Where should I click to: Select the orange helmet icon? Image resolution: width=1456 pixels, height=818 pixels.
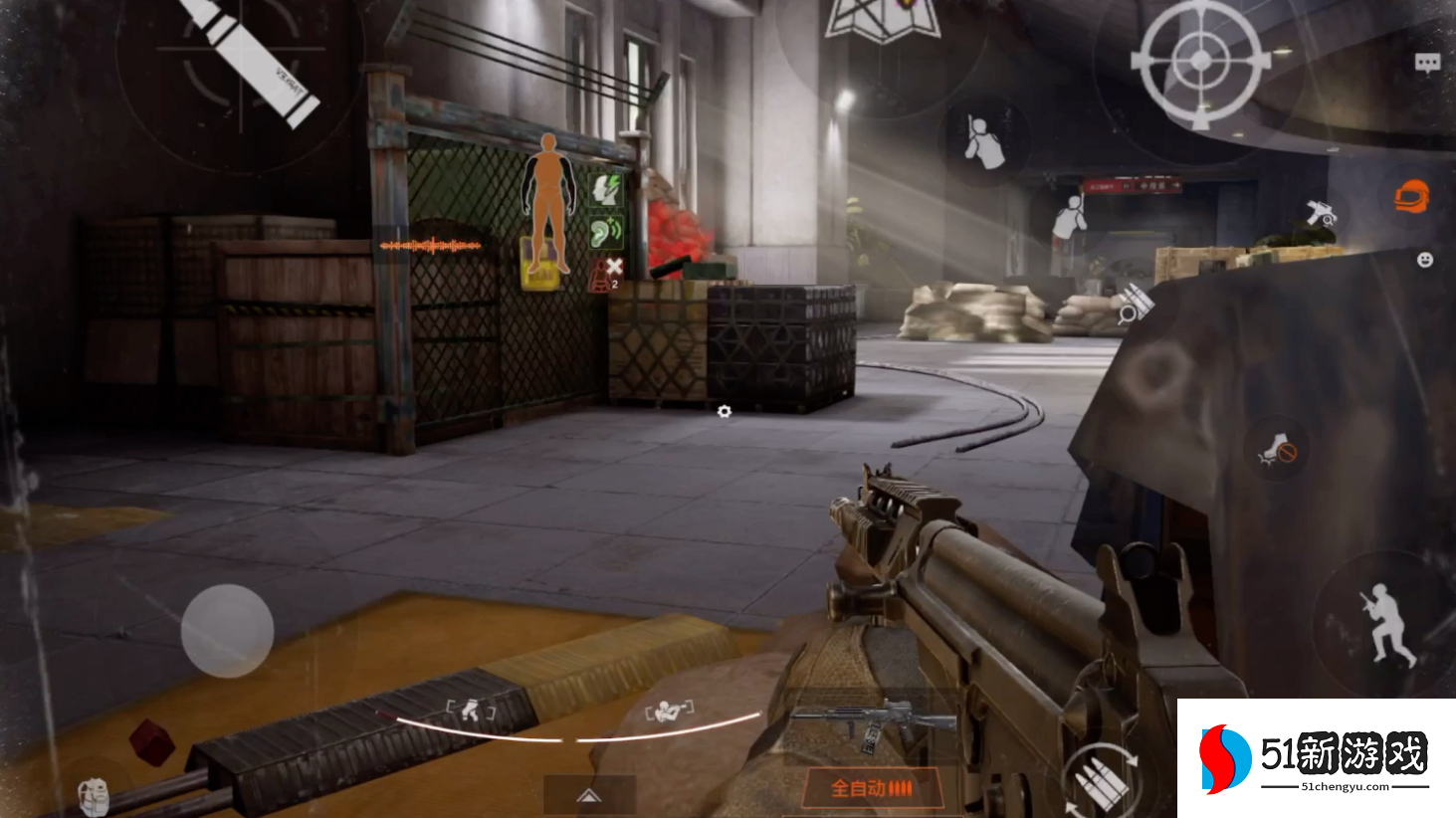click(1411, 196)
